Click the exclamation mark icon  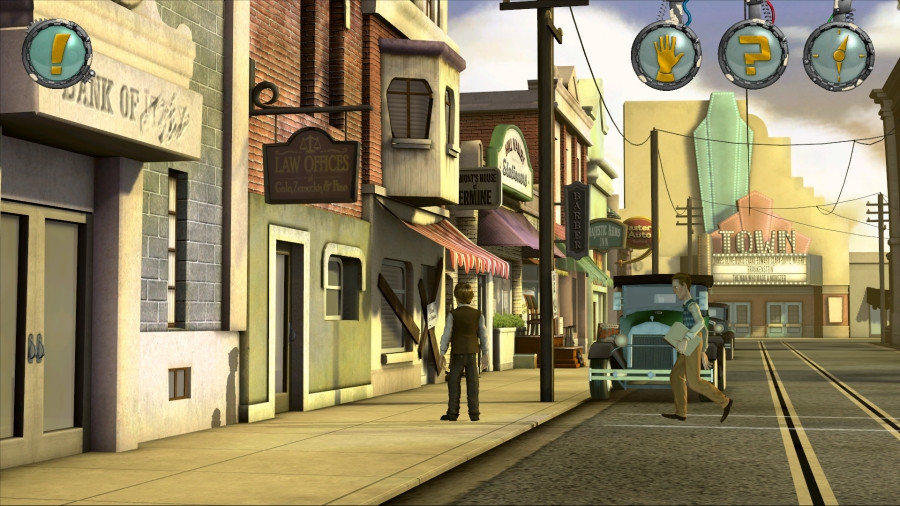(x=58, y=53)
